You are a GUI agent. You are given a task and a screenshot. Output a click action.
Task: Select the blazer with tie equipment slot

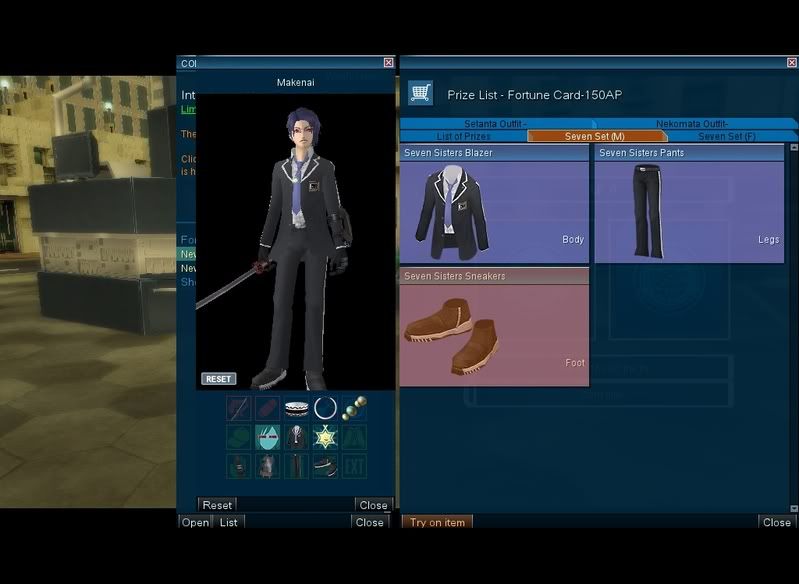click(296, 437)
